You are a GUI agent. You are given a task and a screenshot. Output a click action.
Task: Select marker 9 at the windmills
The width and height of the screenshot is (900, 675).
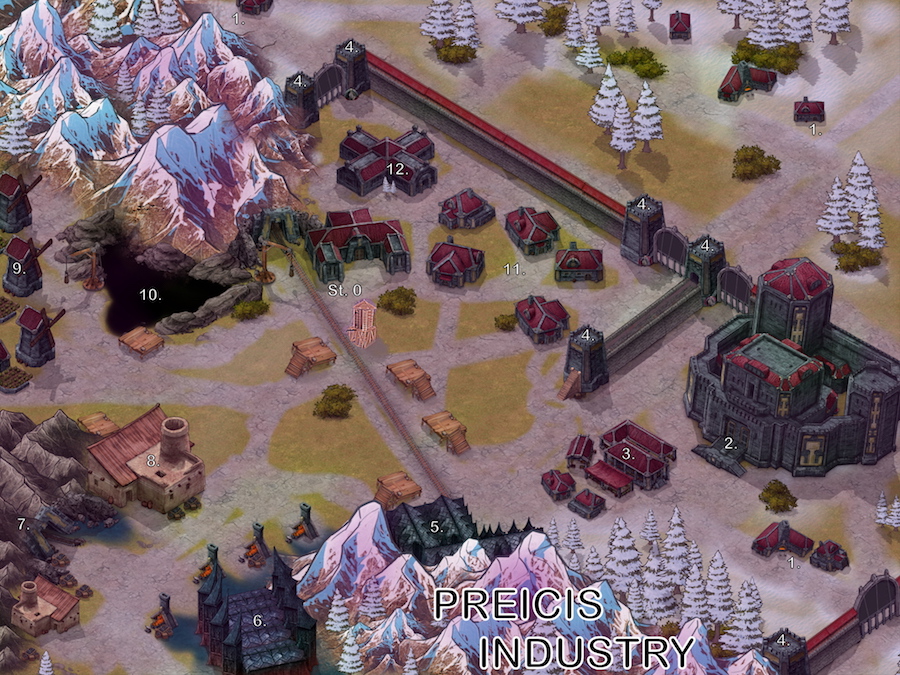(18, 269)
